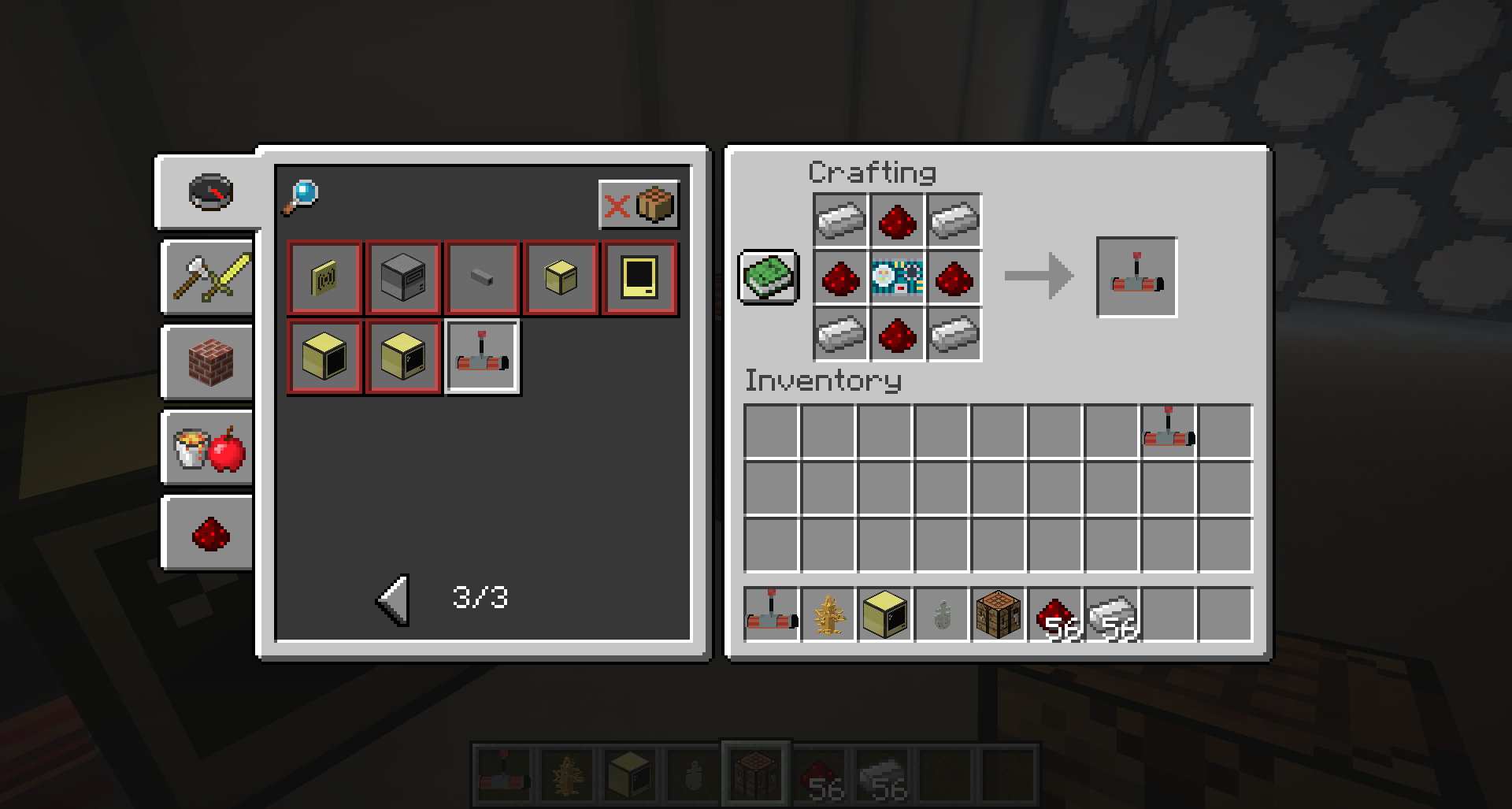Select the green recipe book icon
The height and width of the screenshot is (809, 1512).
click(768, 277)
